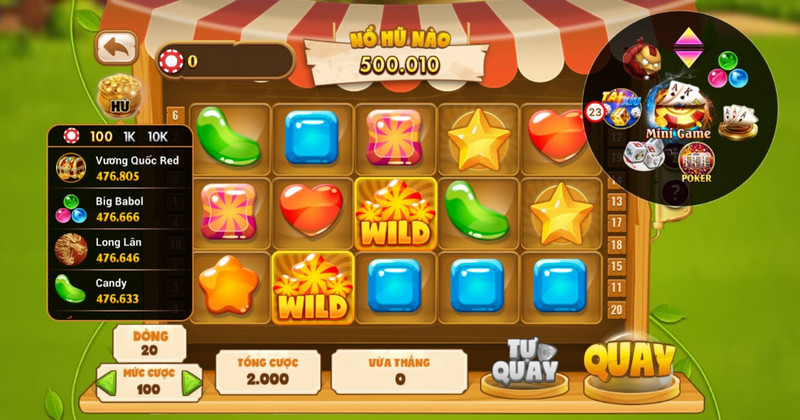The height and width of the screenshot is (420, 800).
Task: Open the DÒNG 20 paylines selector
Action: coord(149,343)
